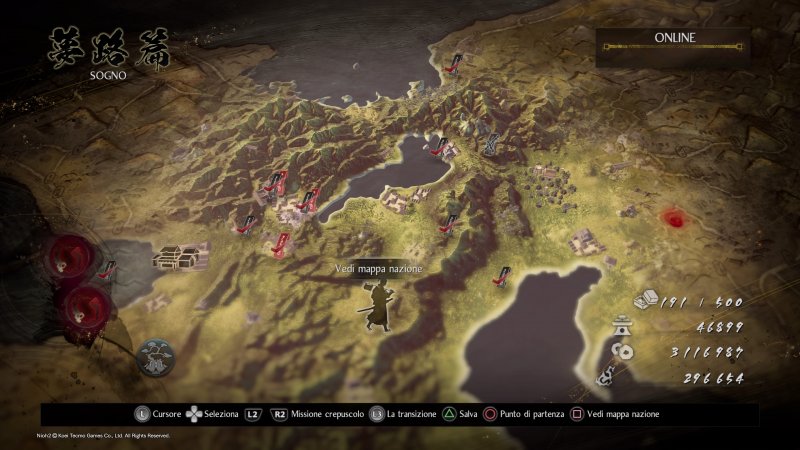Choose the grey crossed-out mission banner

tap(493, 144)
